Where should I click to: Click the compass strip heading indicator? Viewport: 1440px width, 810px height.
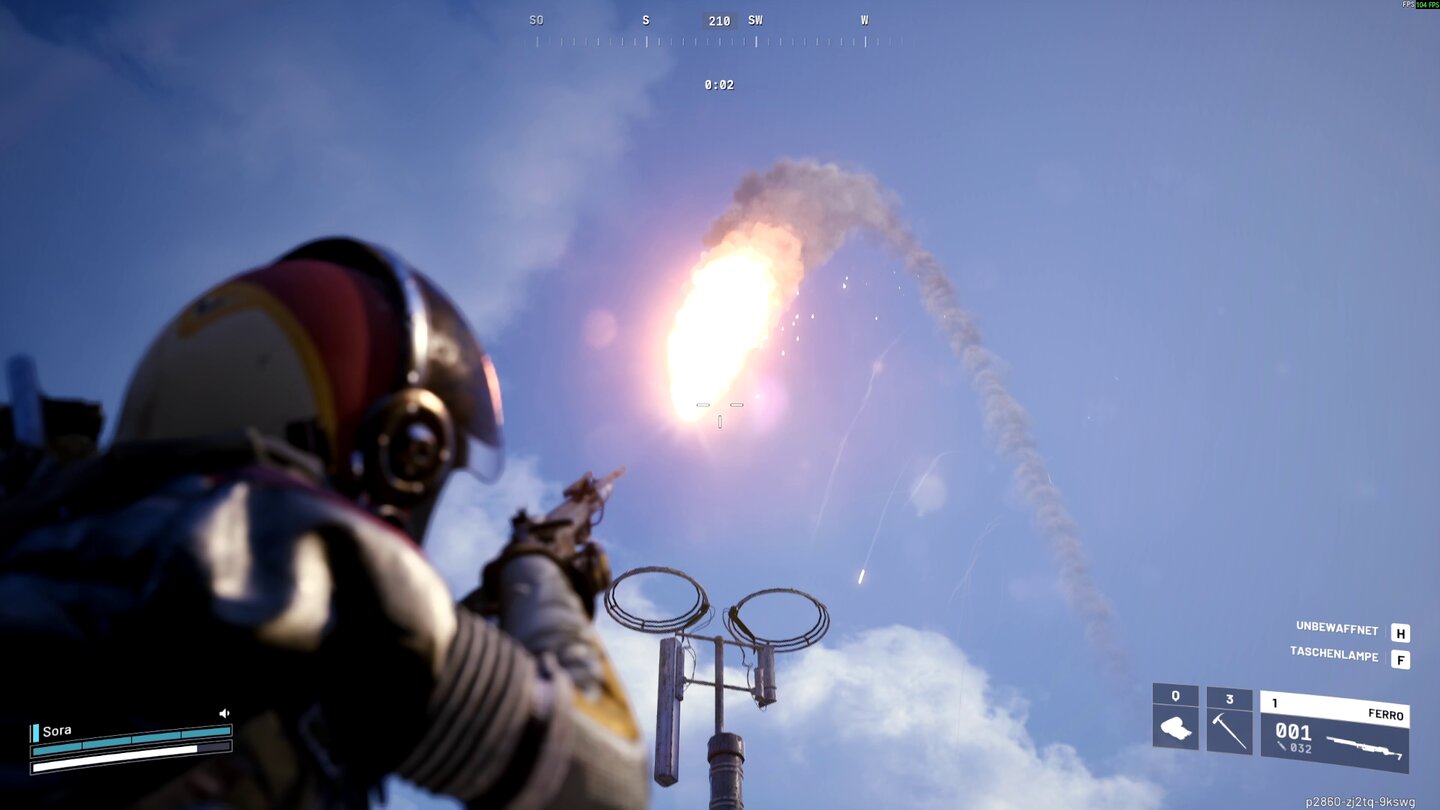[x=719, y=21]
